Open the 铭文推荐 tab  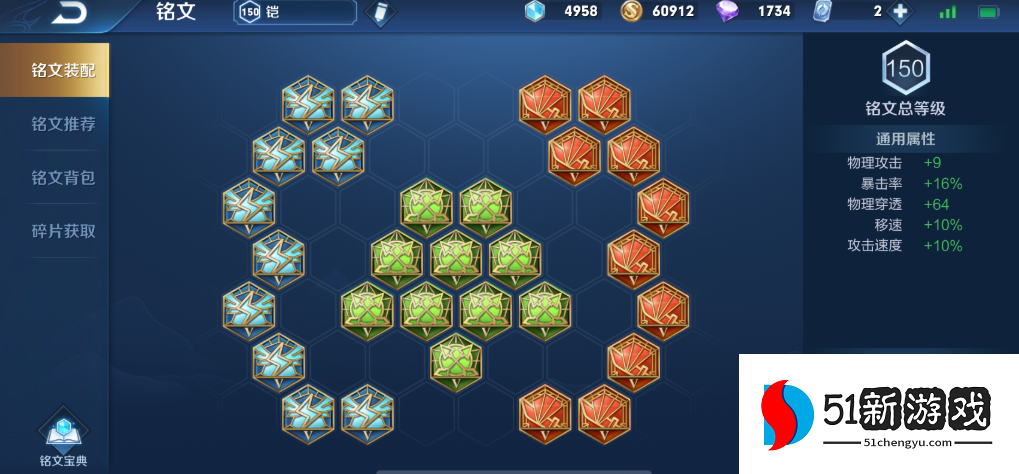tap(63, 124)
